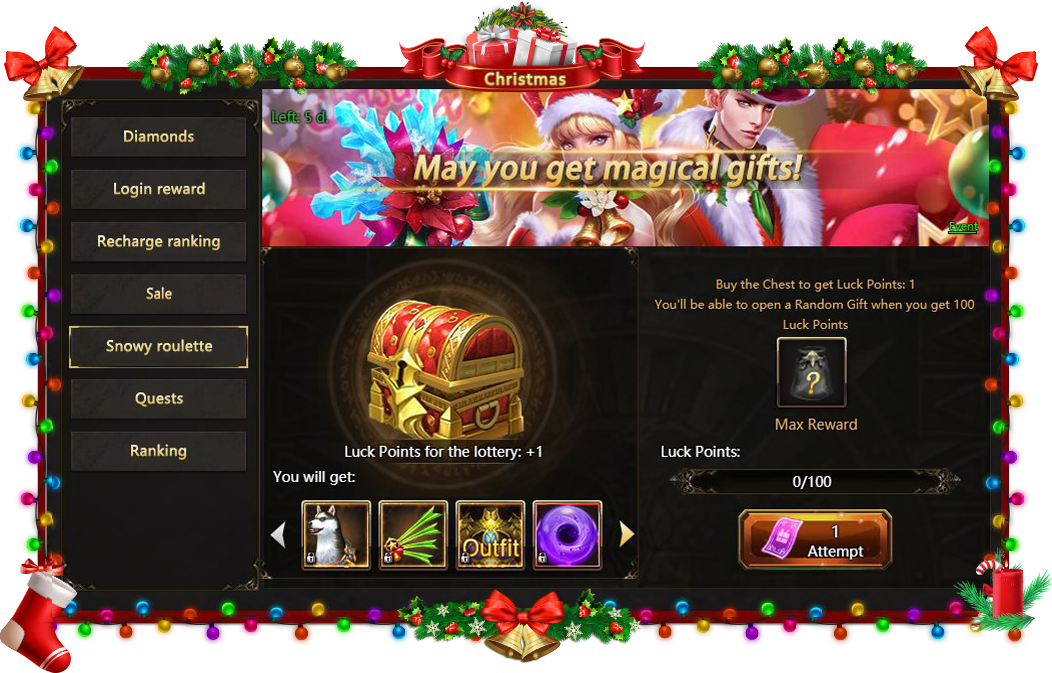Show previous rewards with the left arrow
Image resolution: width=1052 pixels, height=673 pixels.
(278, 535)
